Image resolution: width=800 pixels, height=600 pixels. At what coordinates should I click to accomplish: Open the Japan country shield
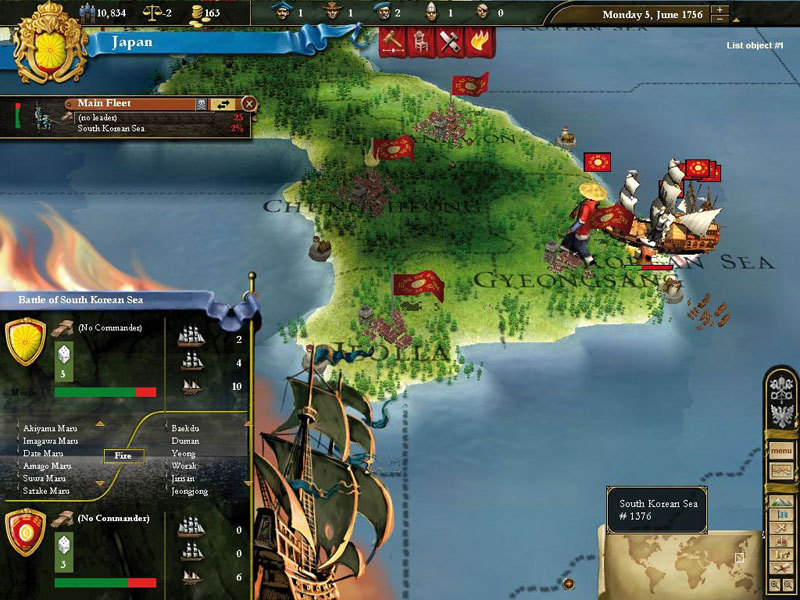(x=38, y=36)
